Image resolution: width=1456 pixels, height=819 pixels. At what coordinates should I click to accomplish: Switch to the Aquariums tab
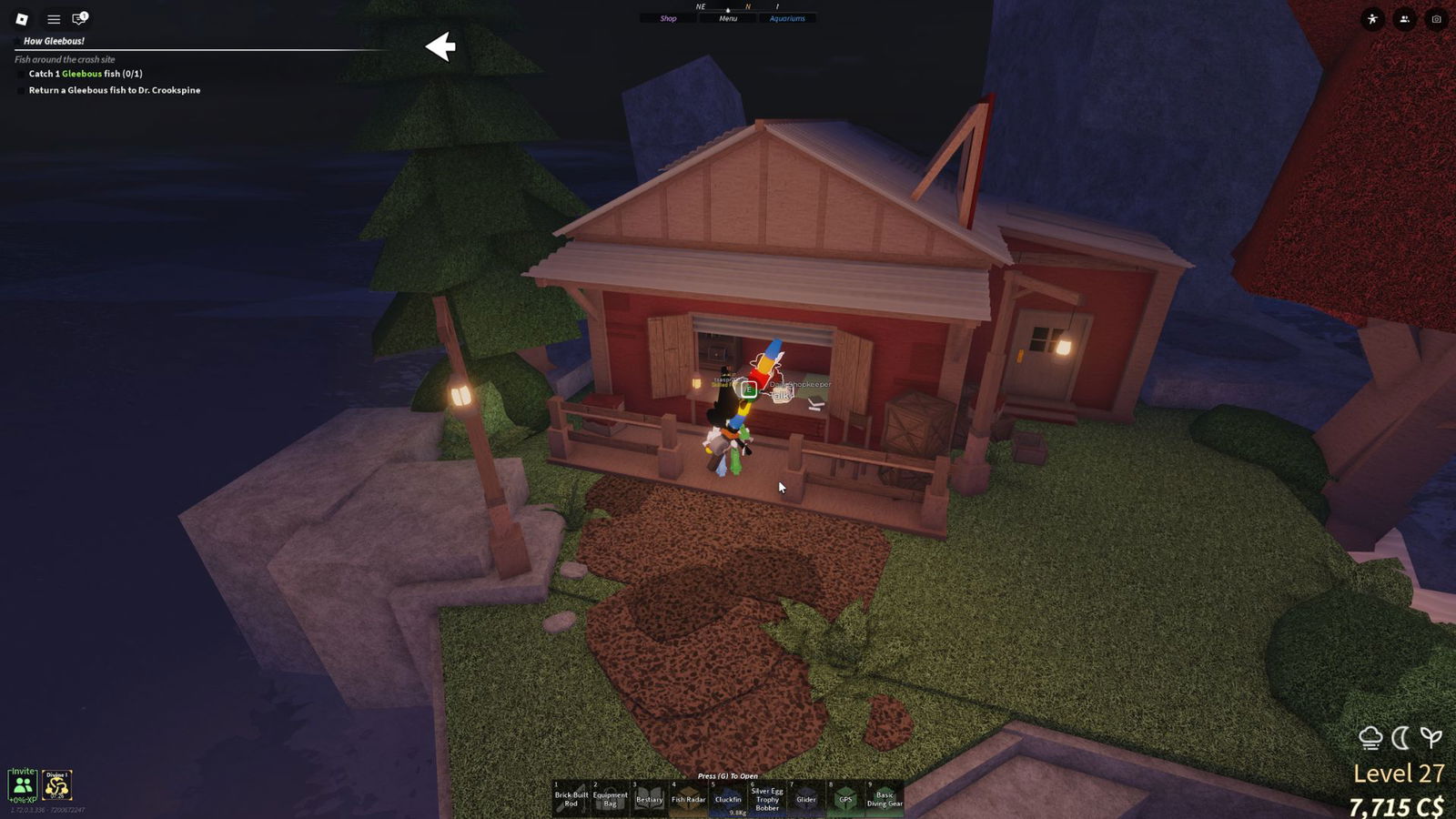(x=787, y=18)
